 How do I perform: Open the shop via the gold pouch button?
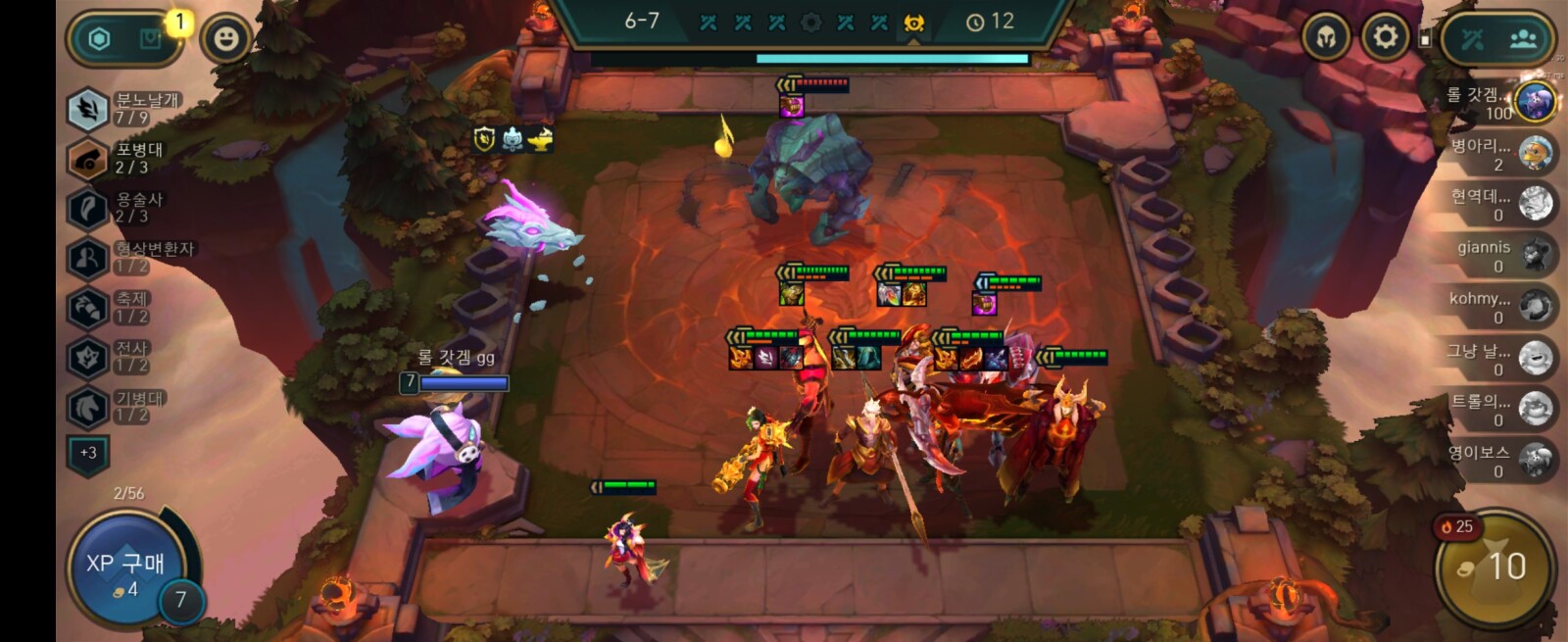click(1494, 568)
